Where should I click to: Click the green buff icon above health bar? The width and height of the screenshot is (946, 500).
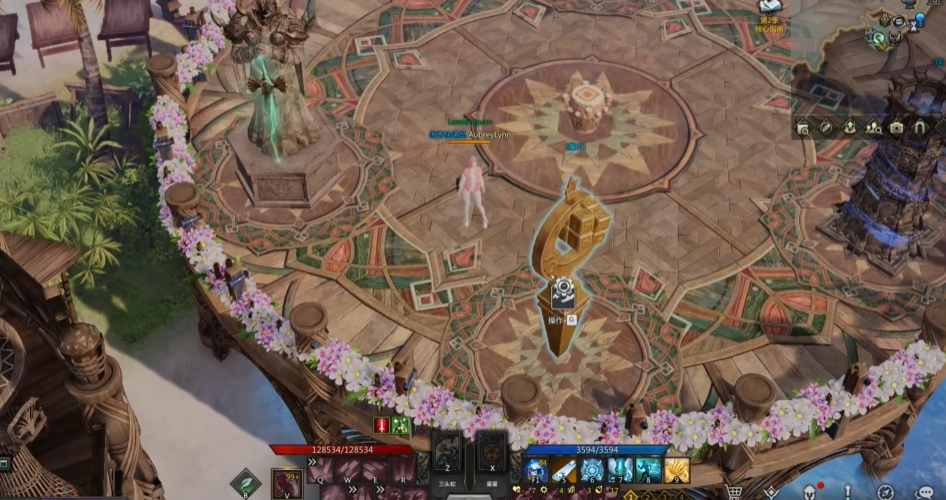coord(400,426)
